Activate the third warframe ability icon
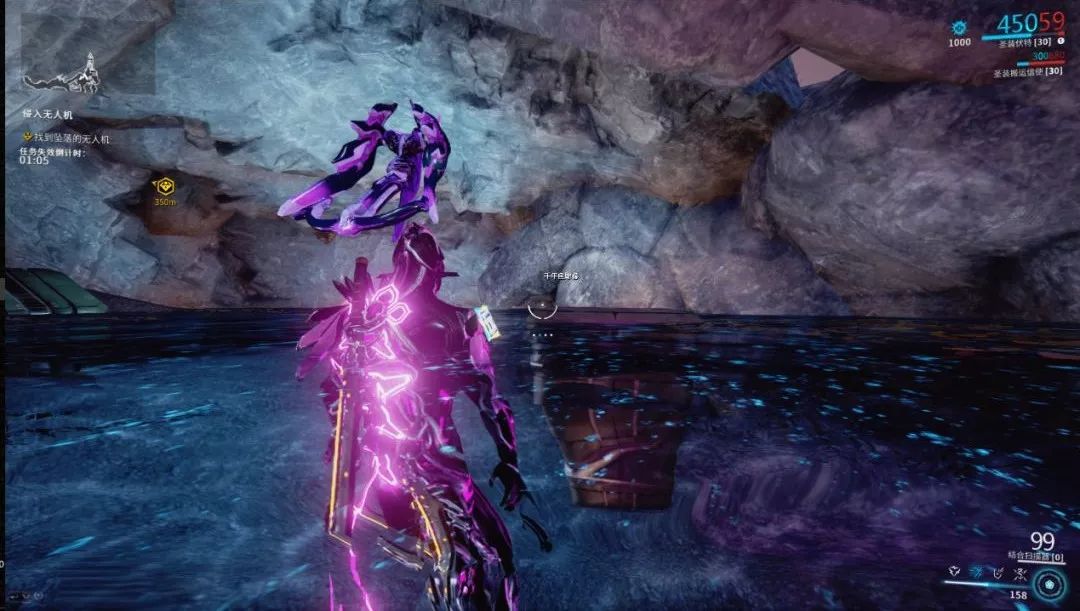This screenshot has height=611, width=1080. [998, 572]
